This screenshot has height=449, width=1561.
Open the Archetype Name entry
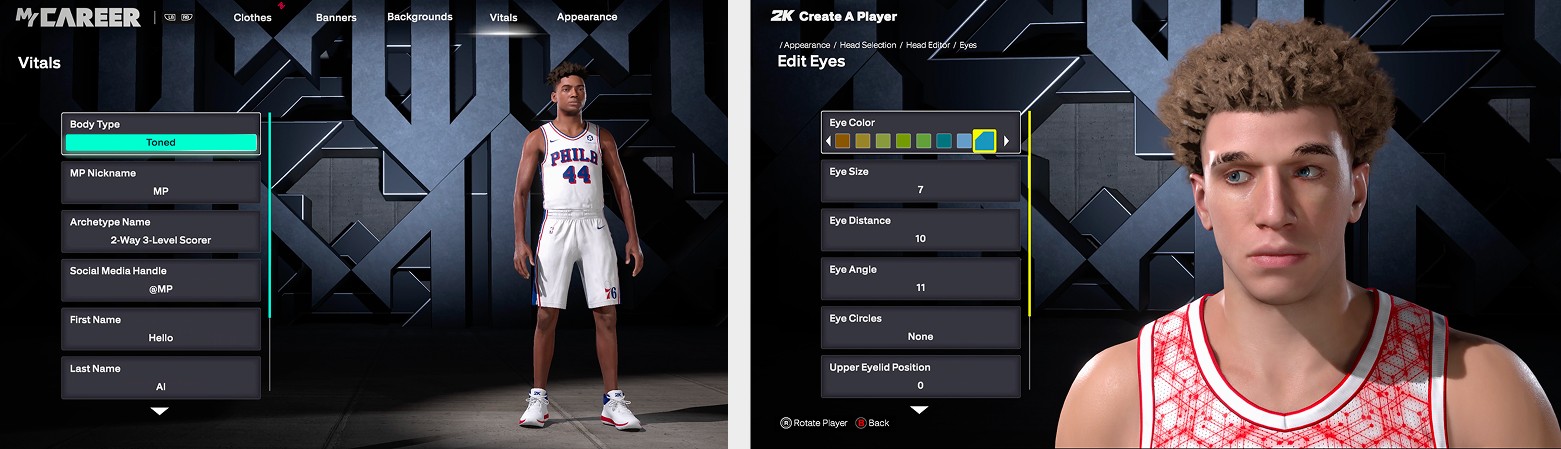(161, 231)
